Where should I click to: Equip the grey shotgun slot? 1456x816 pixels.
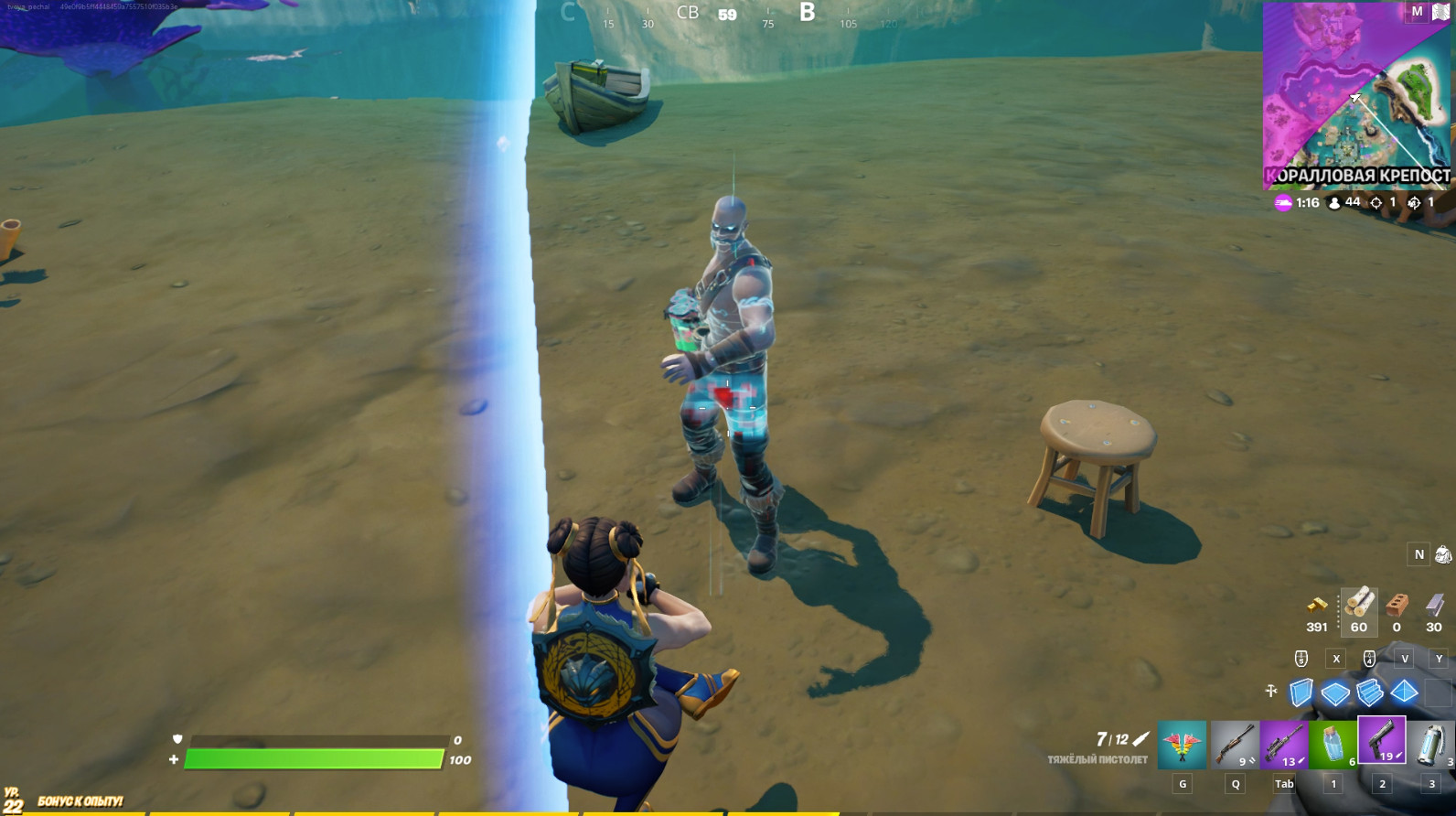click(1235, 745)
